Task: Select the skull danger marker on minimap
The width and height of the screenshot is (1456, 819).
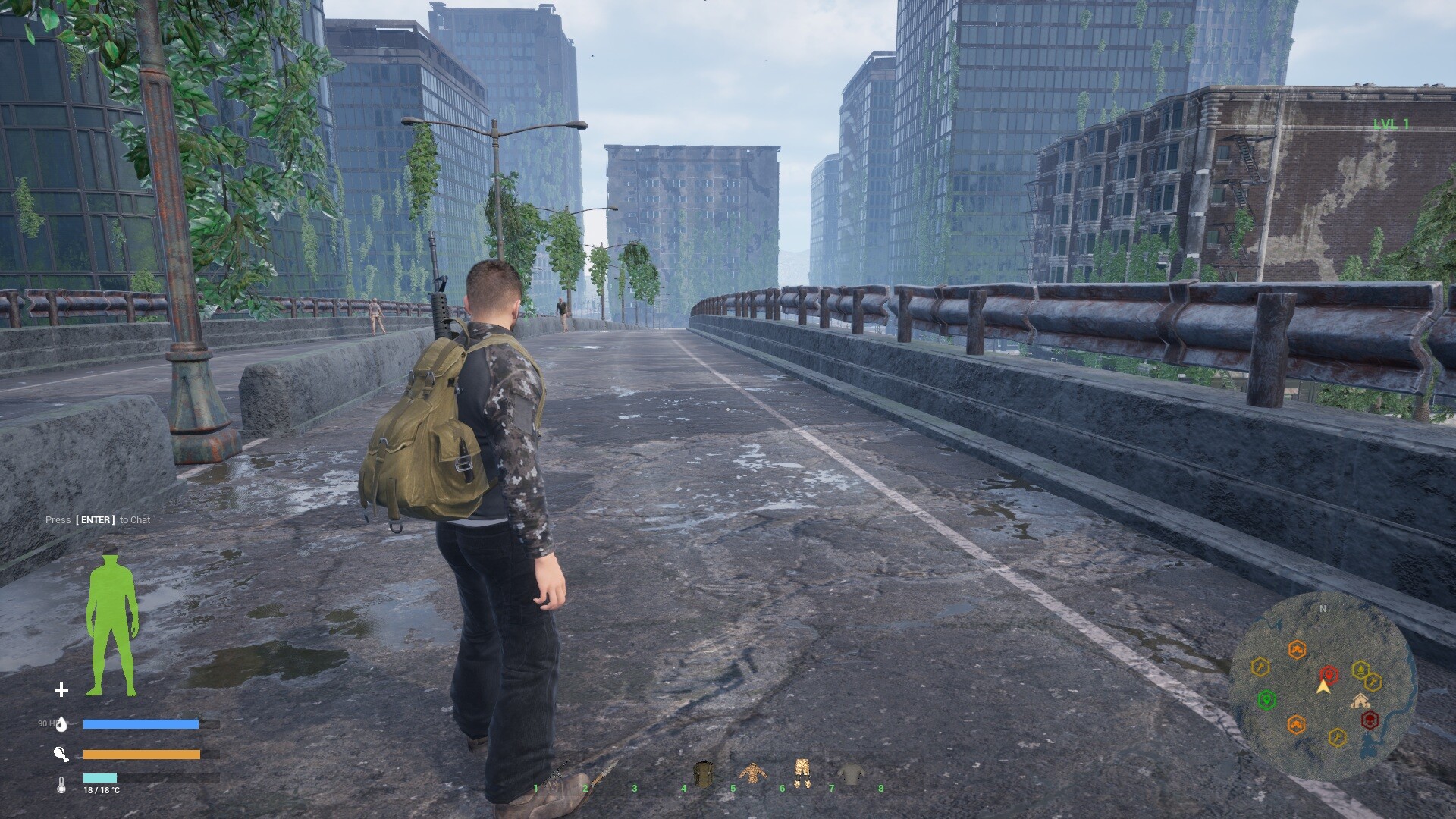Action: coord(1370,720)
